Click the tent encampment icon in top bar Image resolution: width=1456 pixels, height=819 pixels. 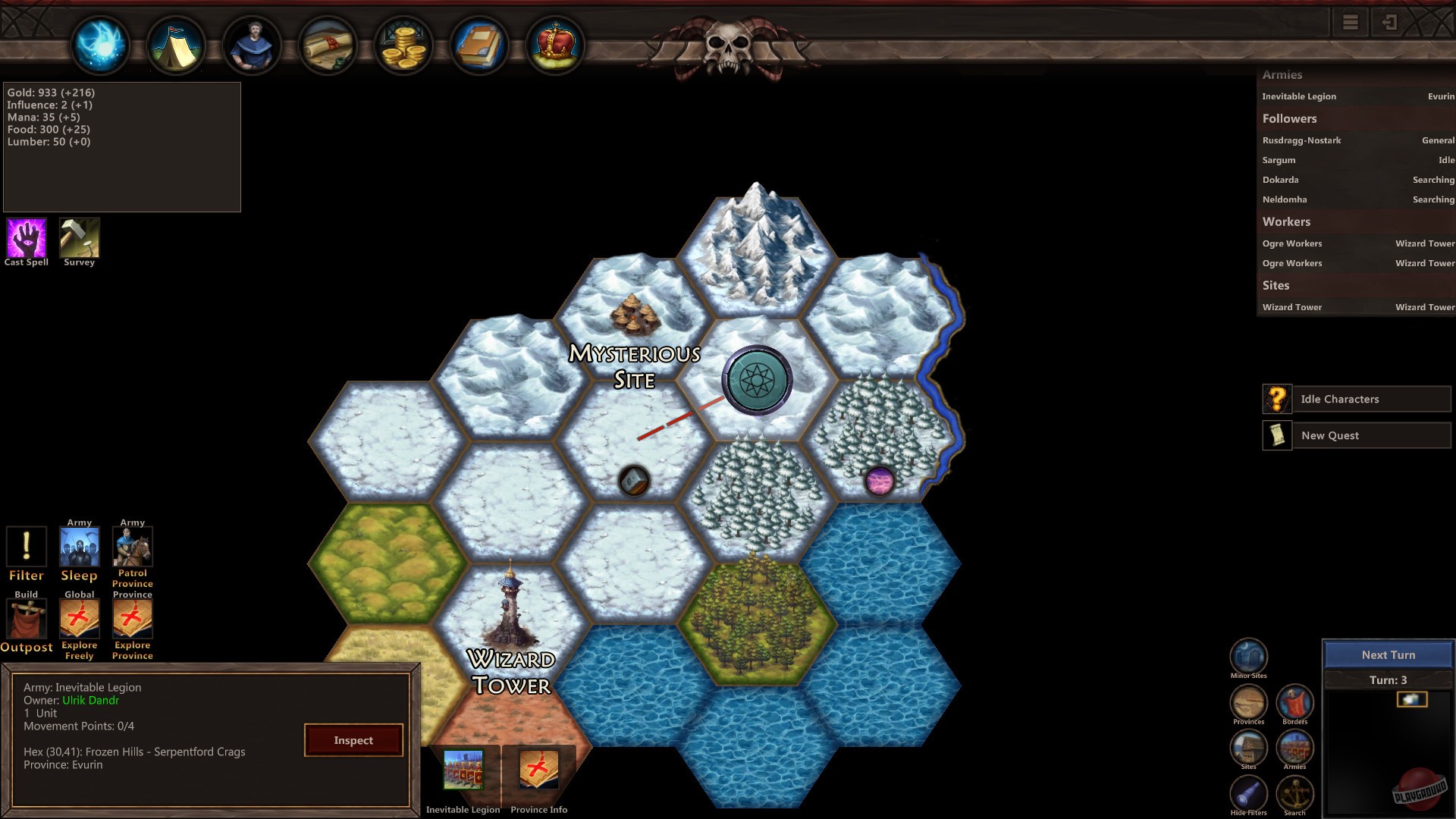(176, 44)
